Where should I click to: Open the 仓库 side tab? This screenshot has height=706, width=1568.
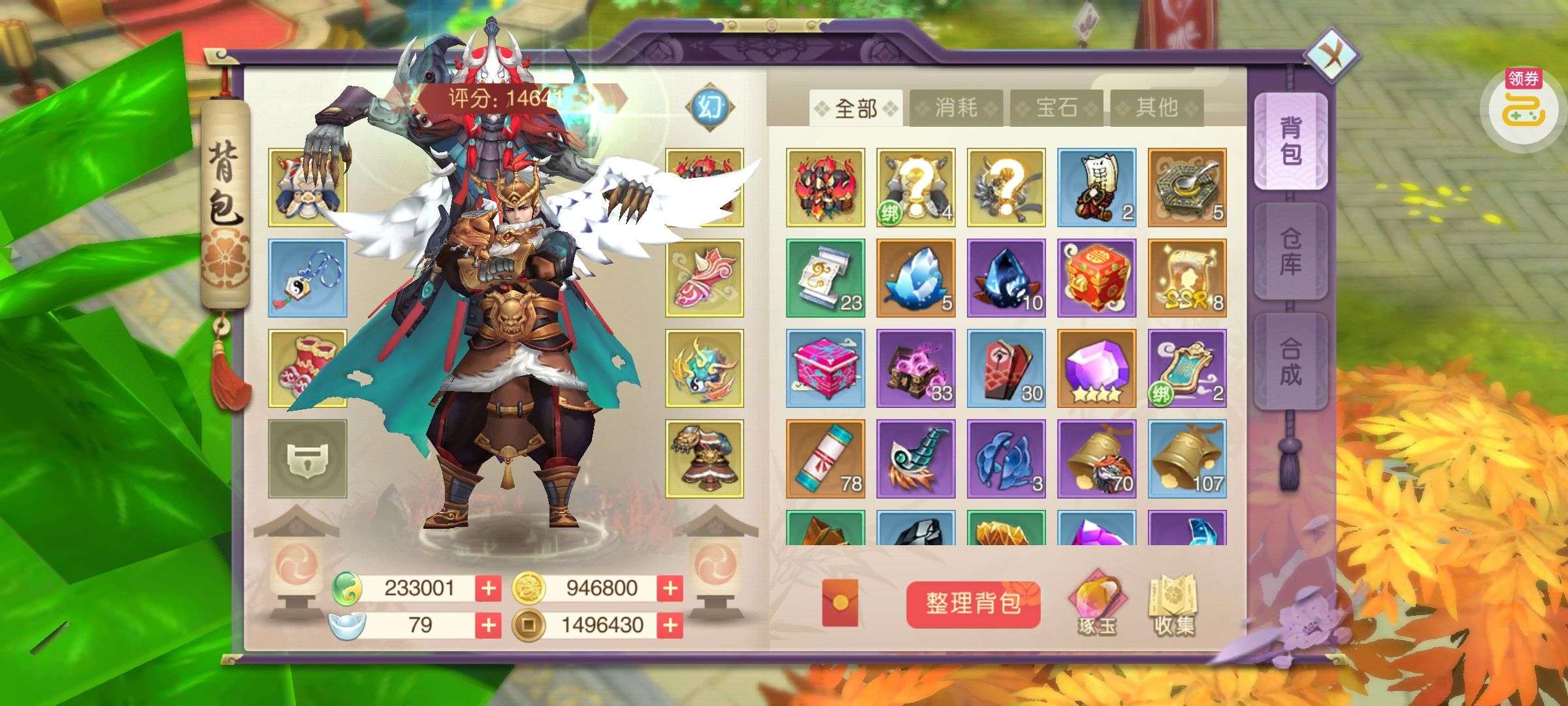pos(1290,252)
